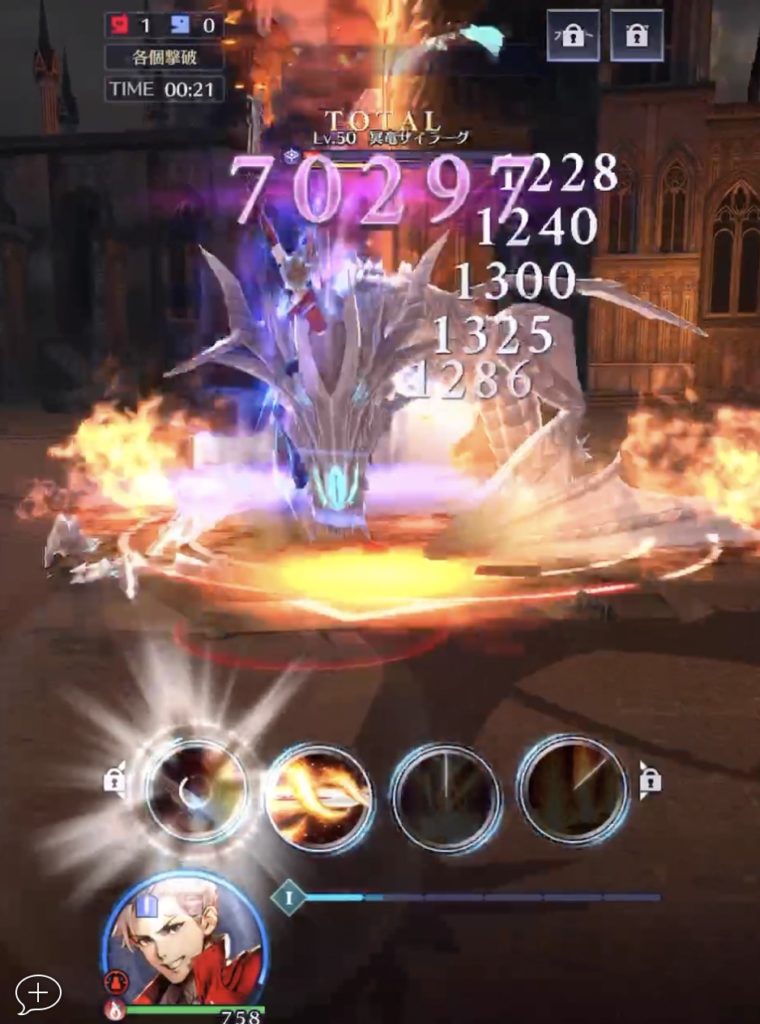
Task: Open the chat speech bubble
Action: click(38, 993)
